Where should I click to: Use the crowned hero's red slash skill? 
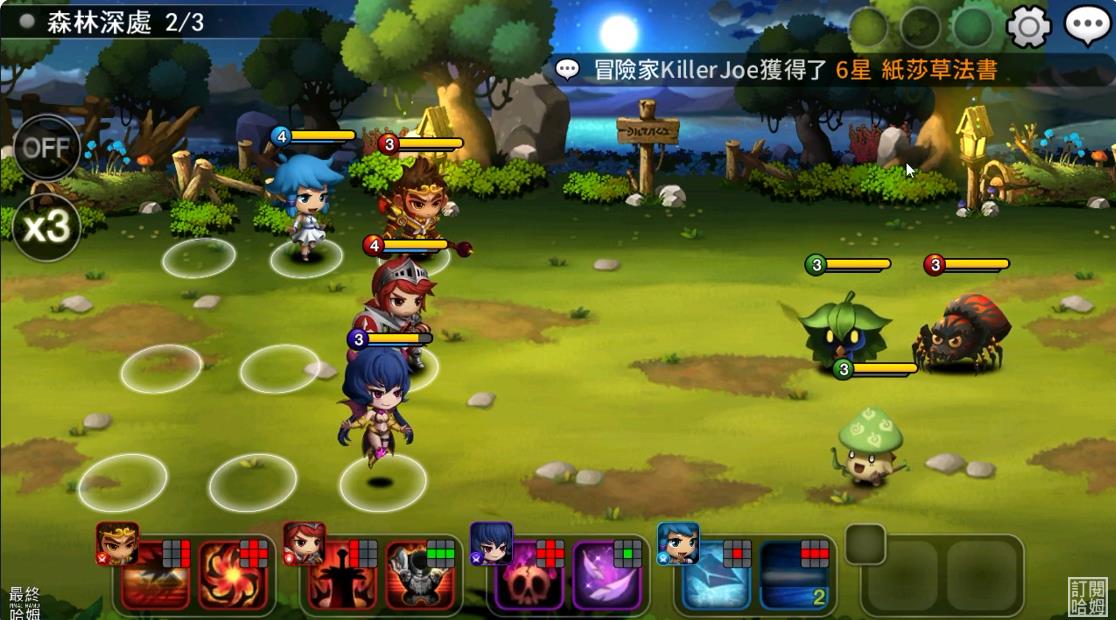point(155,575)
